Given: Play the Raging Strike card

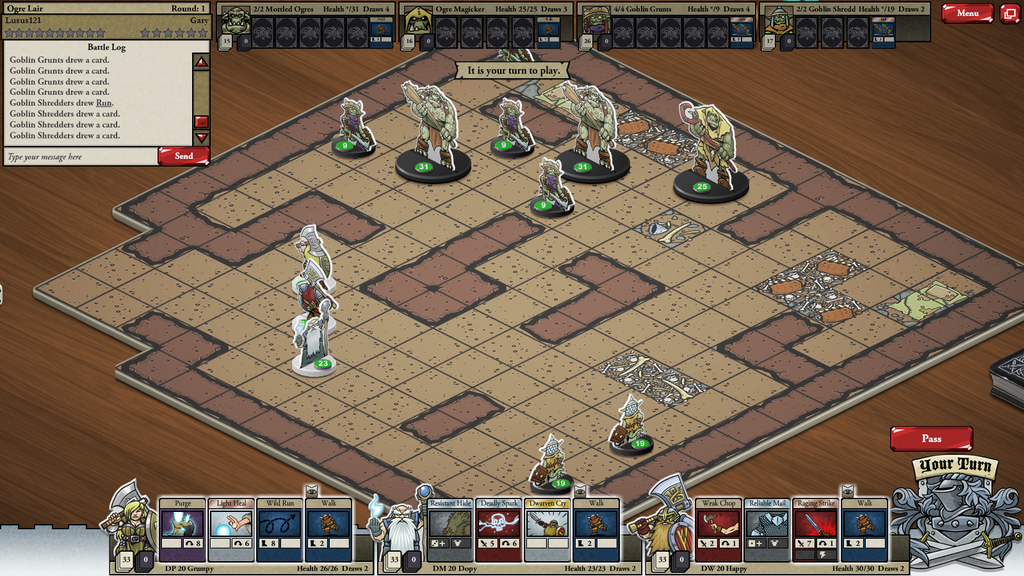Looking at the screenshot, I should coord(815,529).
